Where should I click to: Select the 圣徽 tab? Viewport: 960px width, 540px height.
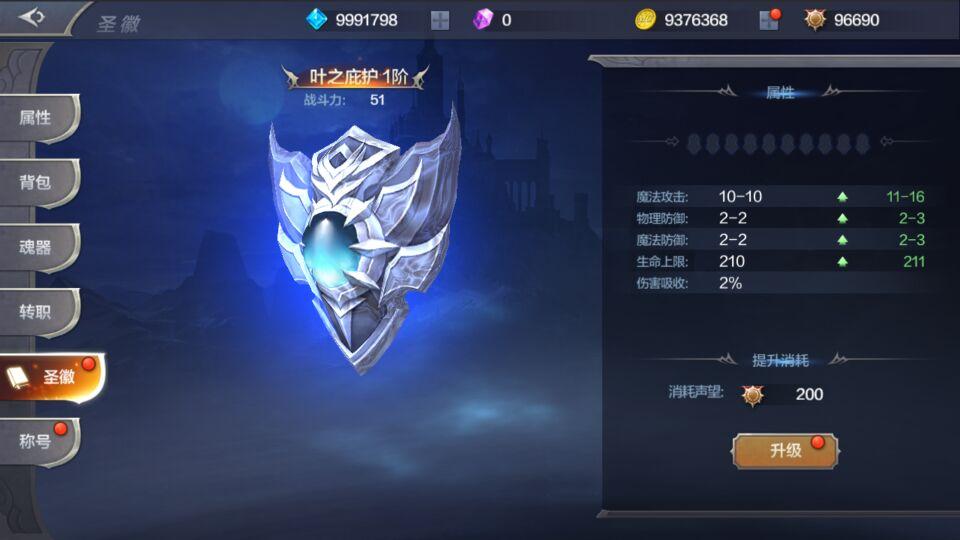(50, 377)
